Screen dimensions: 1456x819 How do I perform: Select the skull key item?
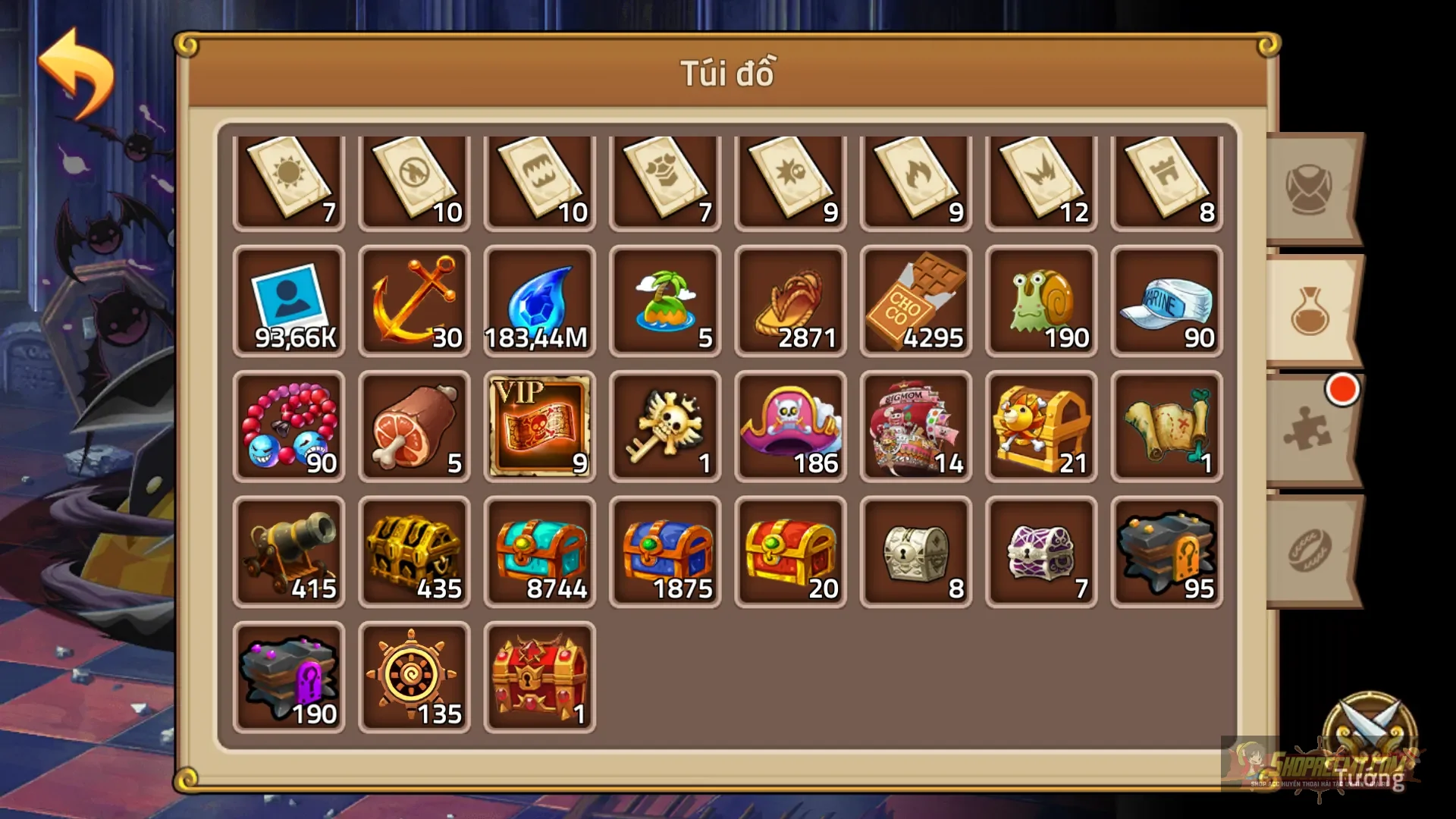(x=665, y=426)
